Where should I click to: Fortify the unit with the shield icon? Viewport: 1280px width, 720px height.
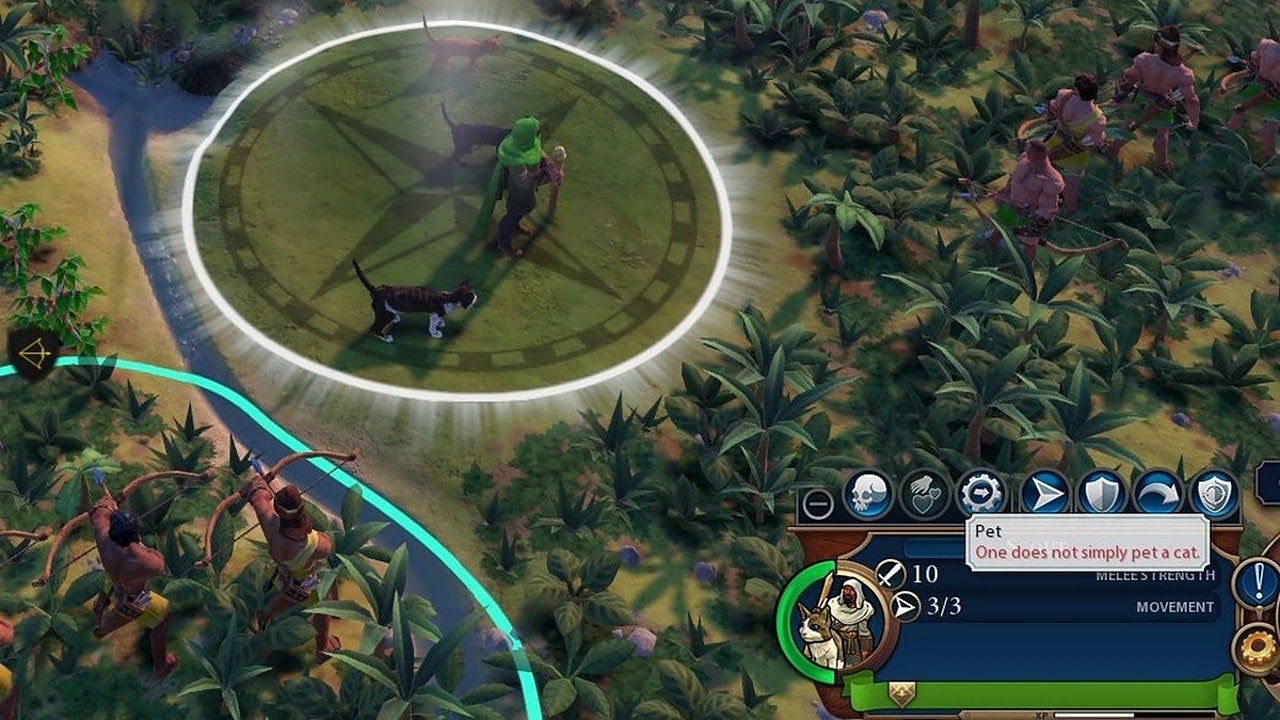[1102, 495]
